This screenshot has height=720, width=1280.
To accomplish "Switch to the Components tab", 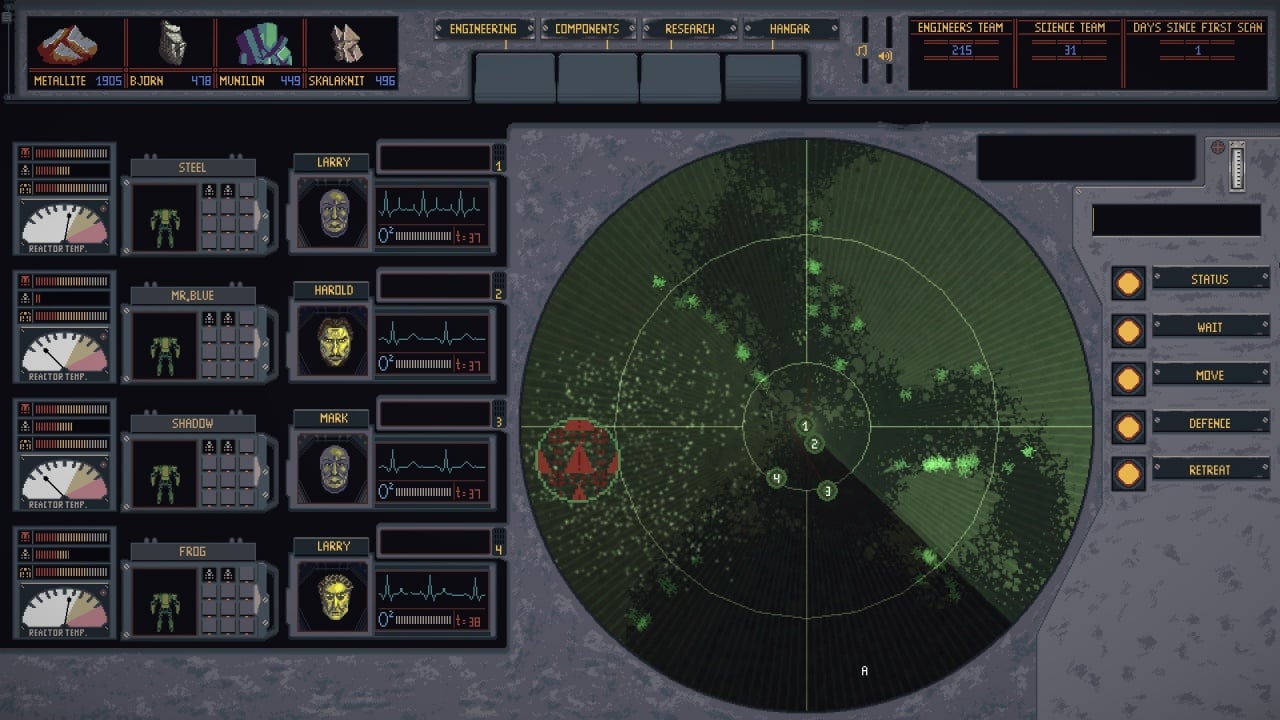I will (587, 29).
